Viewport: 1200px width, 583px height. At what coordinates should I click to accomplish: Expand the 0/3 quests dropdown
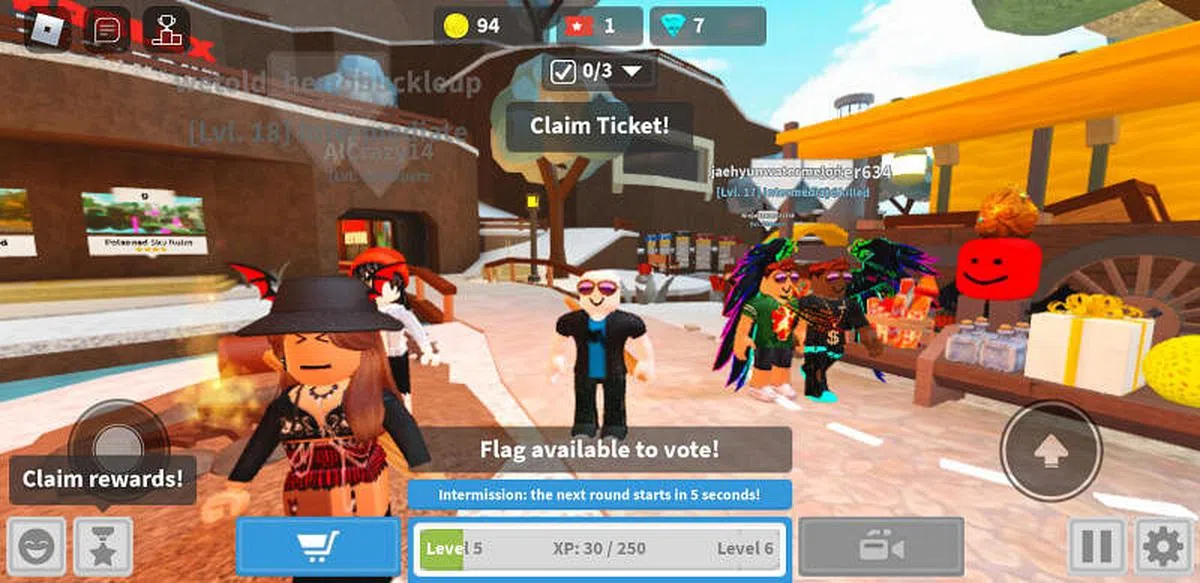598,71
